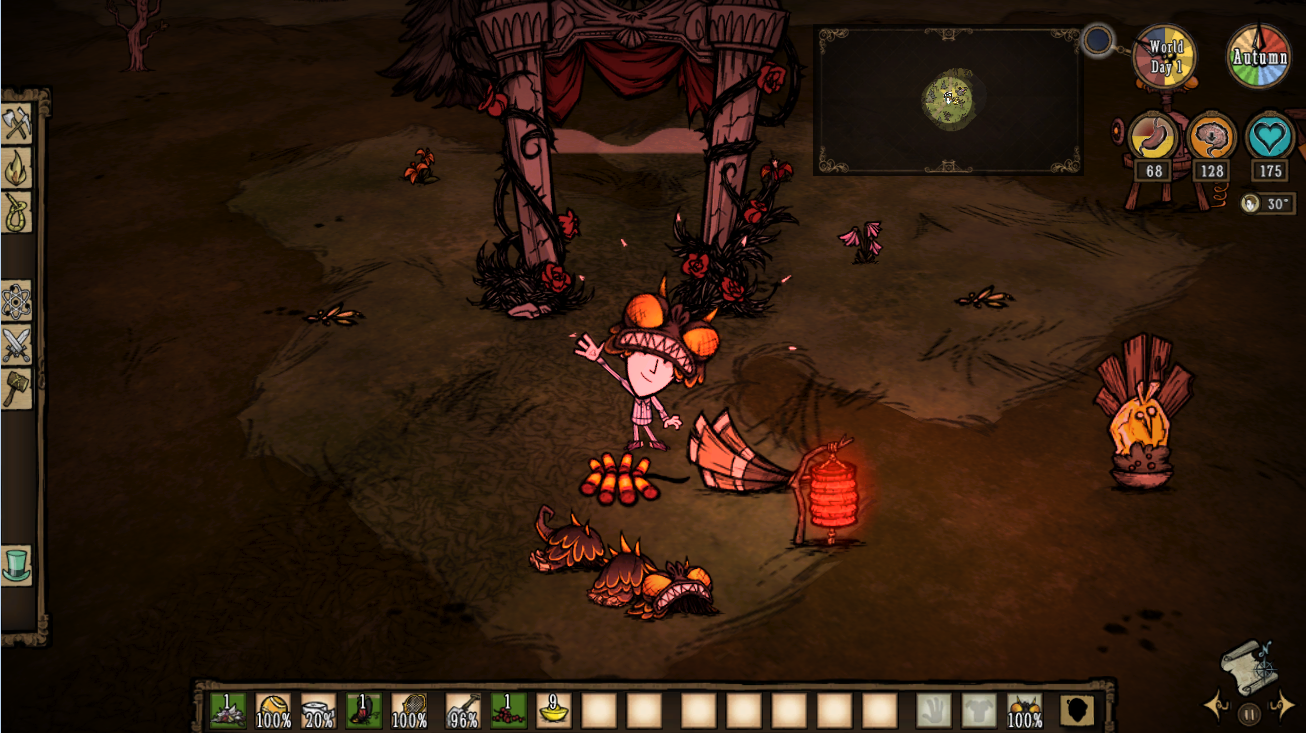This screenshot has height=733, width=1306.
Task: Click the round dark button beside the minimap
Action: (1098, 41)
